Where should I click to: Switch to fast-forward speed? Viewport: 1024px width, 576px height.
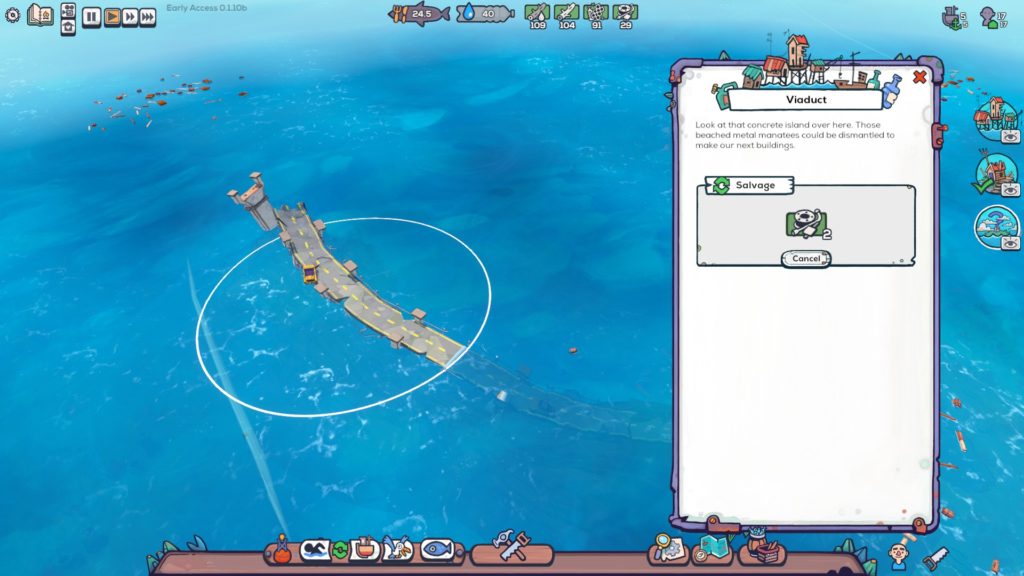pos(130,16)
